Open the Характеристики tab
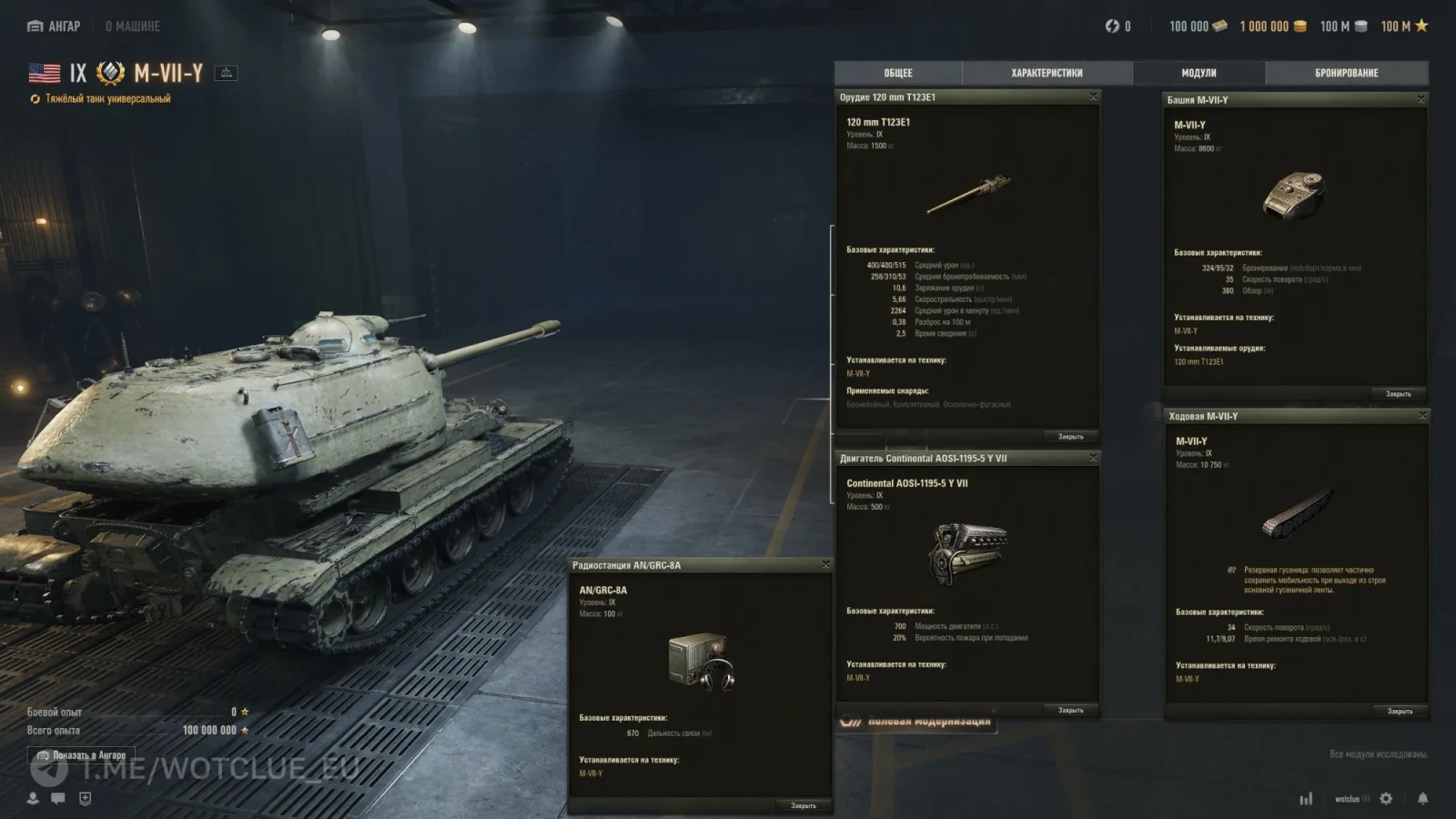 (x=1046, y=73)
